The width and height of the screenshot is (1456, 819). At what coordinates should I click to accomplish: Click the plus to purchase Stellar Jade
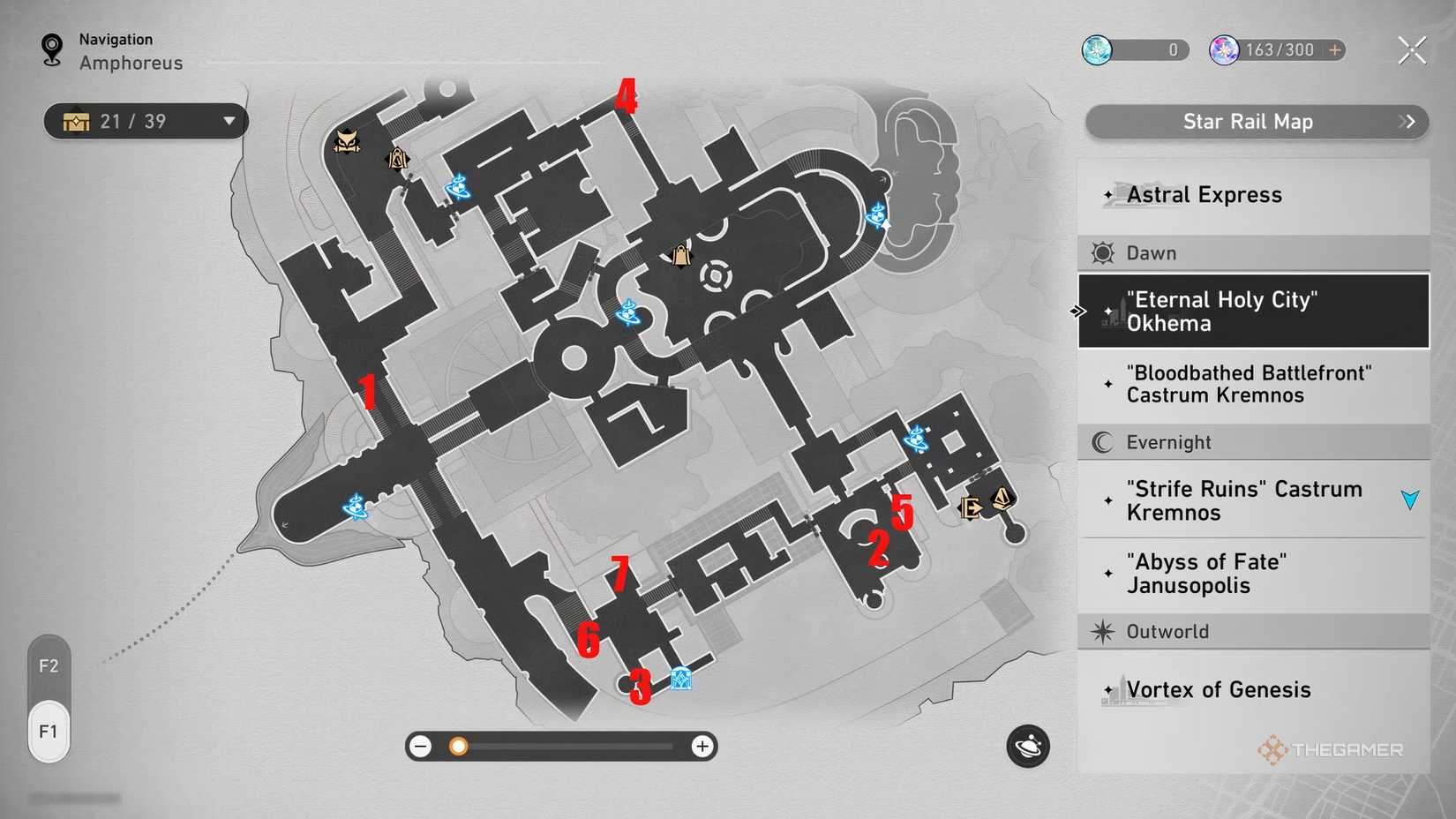(1334, 50)
